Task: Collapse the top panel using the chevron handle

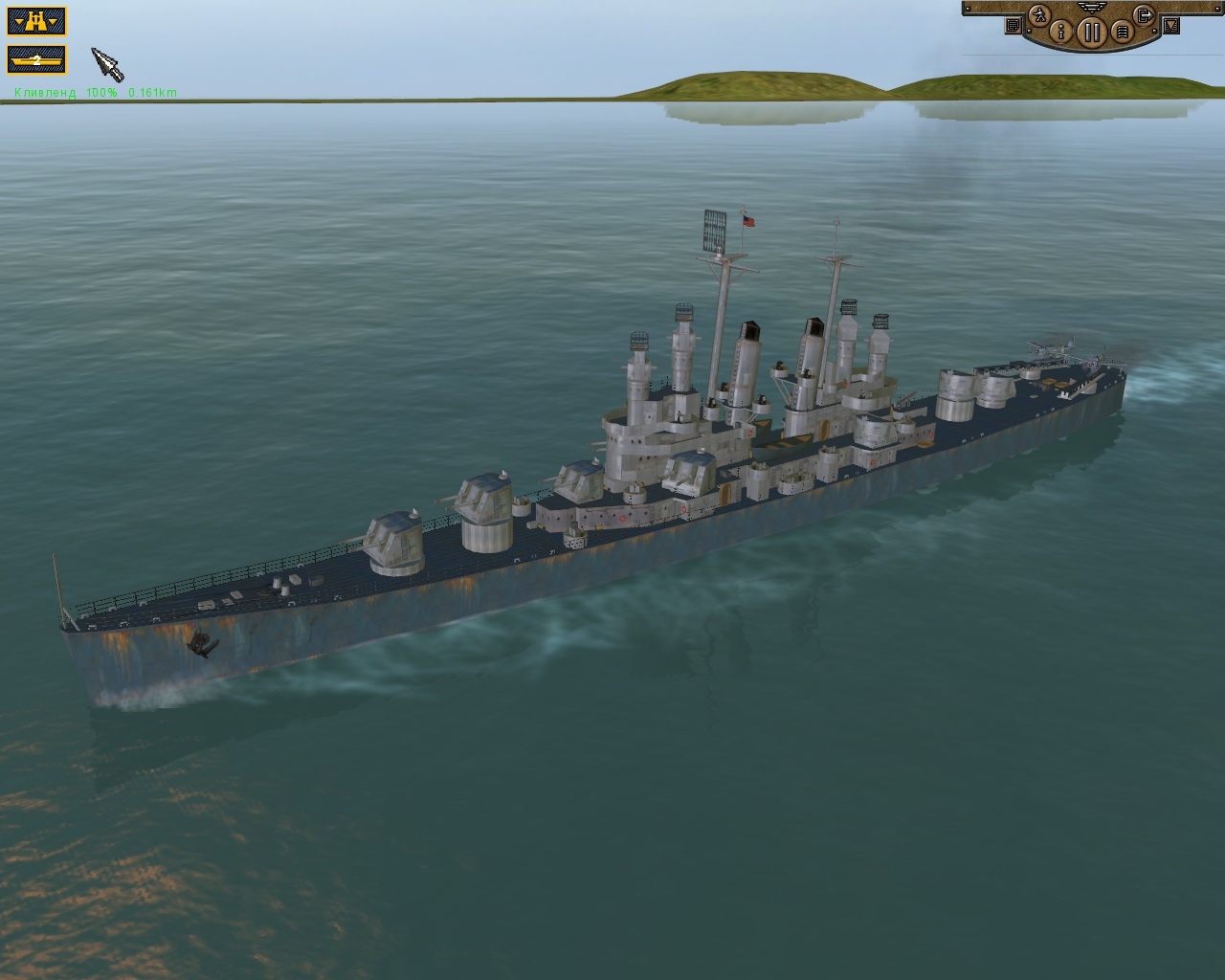Action: click(x=1091, y=7)
